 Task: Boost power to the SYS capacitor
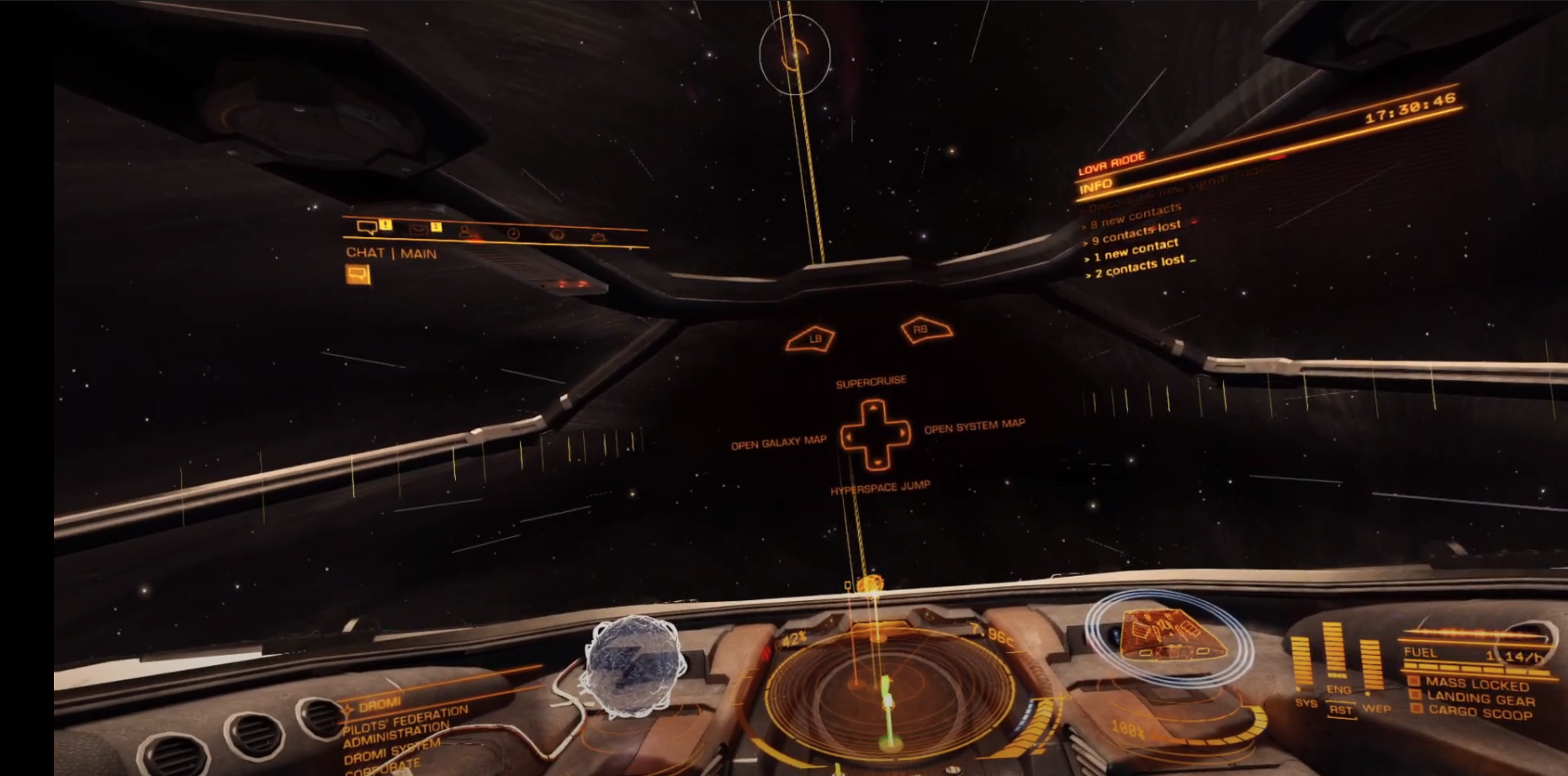pyautogui.click(x=1305, y=703)
